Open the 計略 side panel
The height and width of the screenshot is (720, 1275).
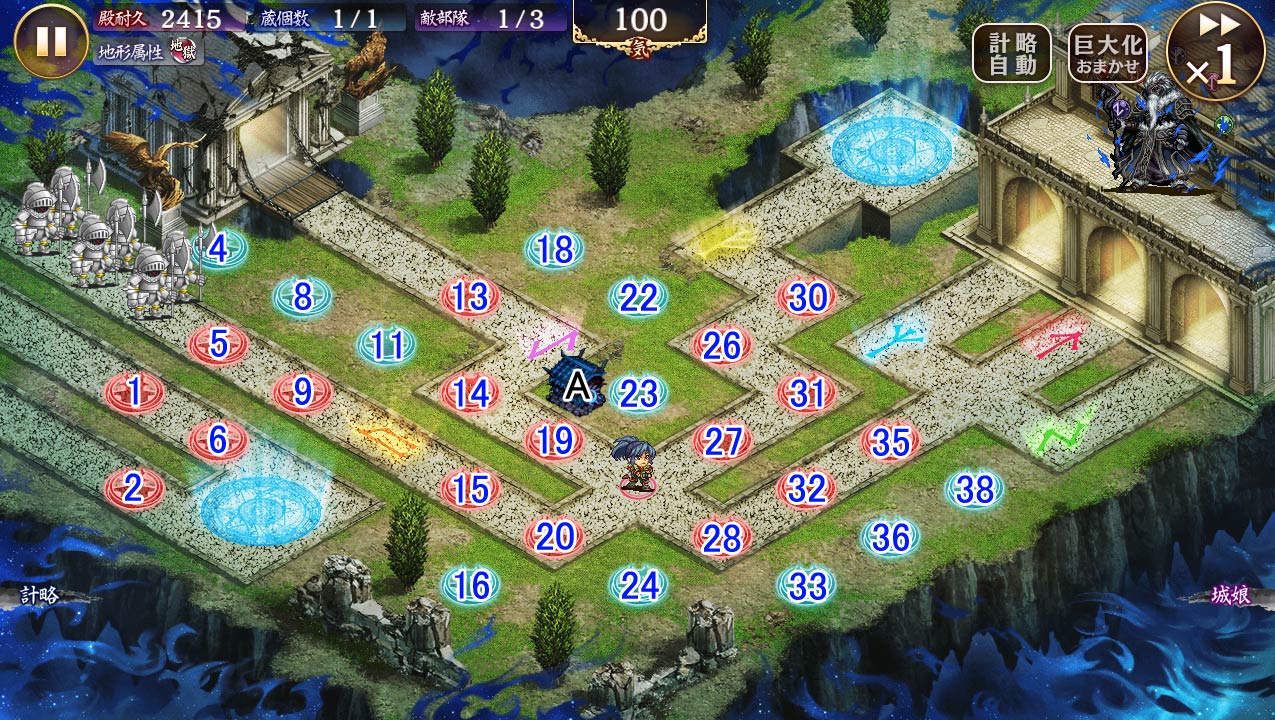pyautogui.click(x=42, y=596)
